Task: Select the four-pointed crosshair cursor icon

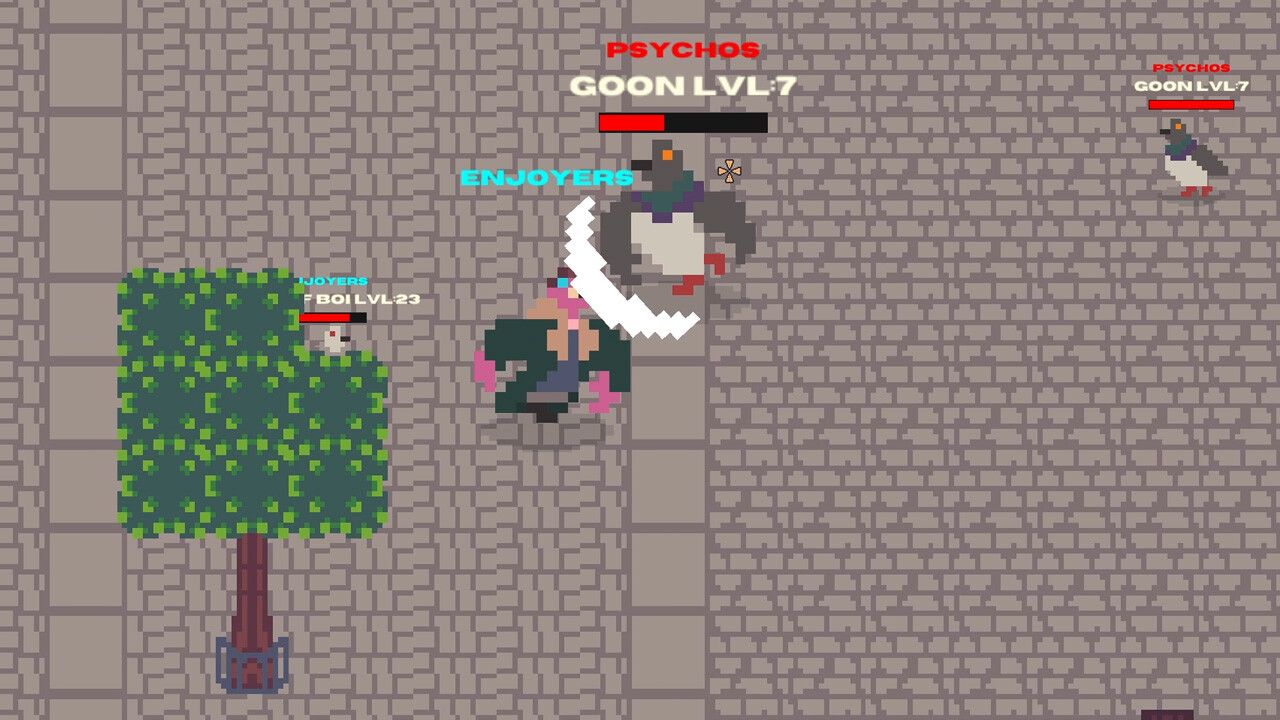Action: 729,172
